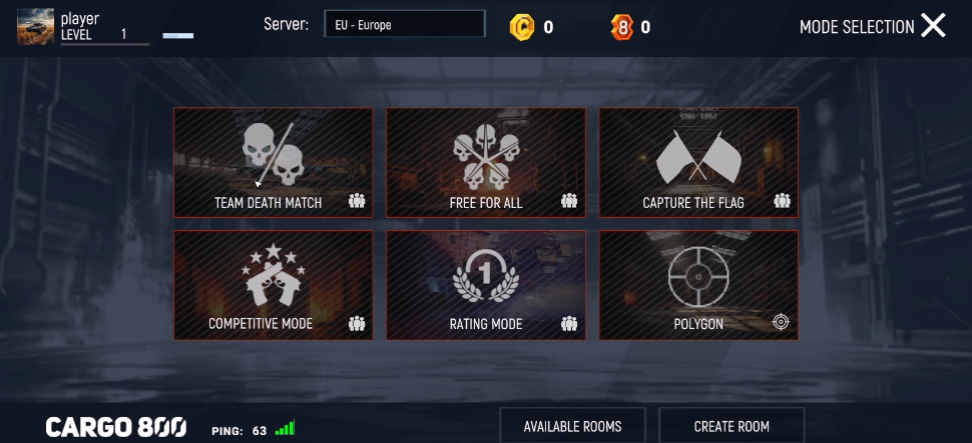Click the orange hexagon currency icon
The width and height of the screenshot is (972, 443).
click(622, 27)
